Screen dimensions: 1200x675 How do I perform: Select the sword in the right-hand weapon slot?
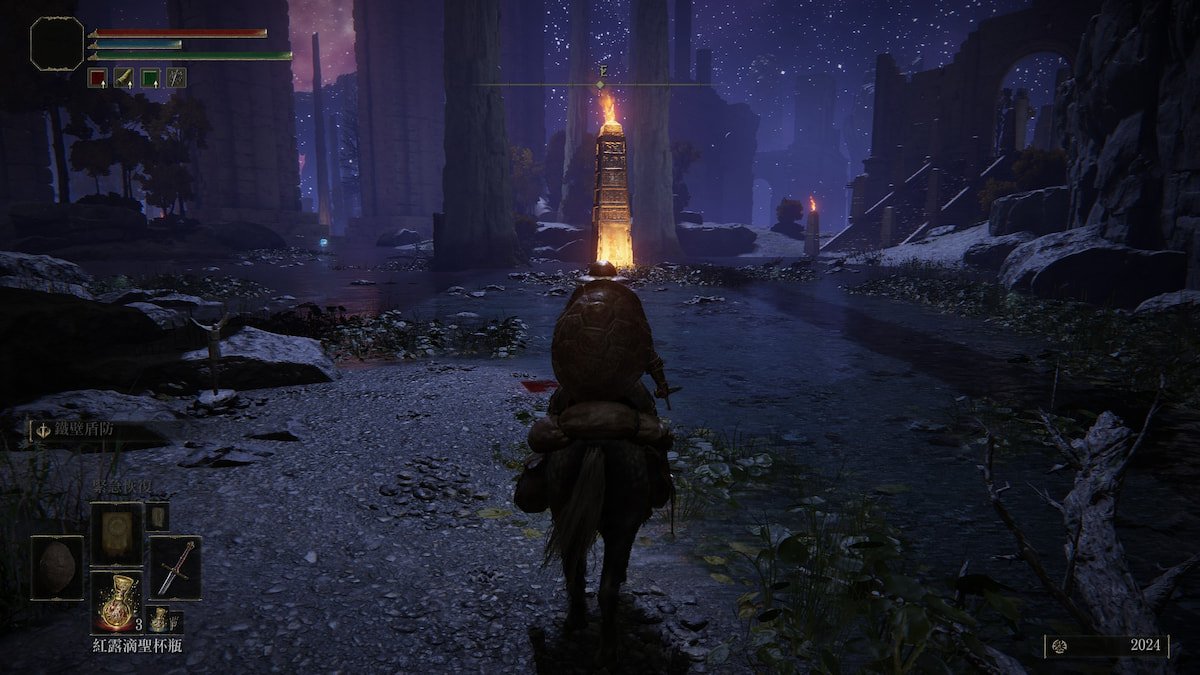coord(175,567)
